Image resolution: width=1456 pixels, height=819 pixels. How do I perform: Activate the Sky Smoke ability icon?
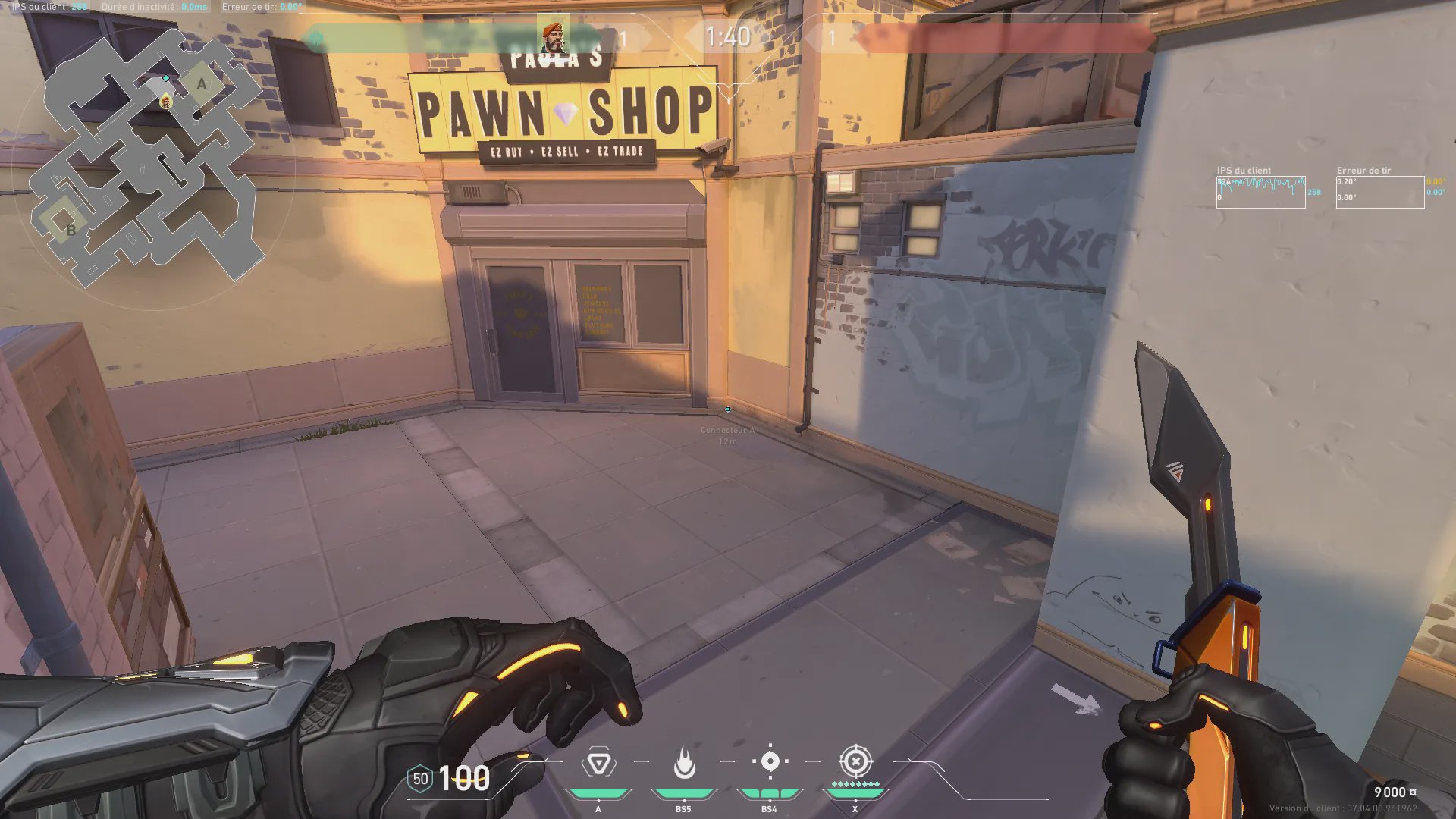point(770,761)
